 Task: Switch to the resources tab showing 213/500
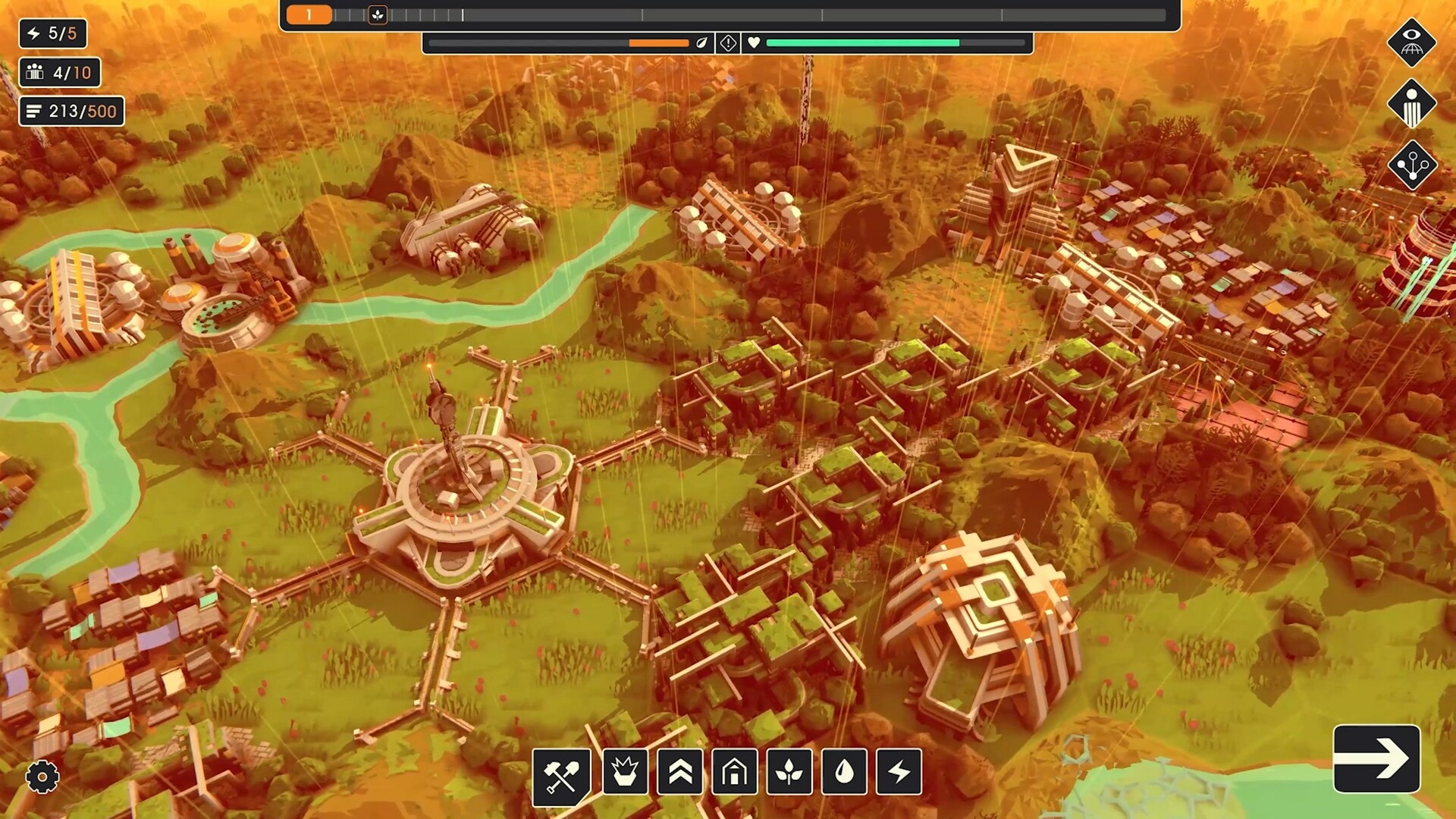(x=71, y=111)
